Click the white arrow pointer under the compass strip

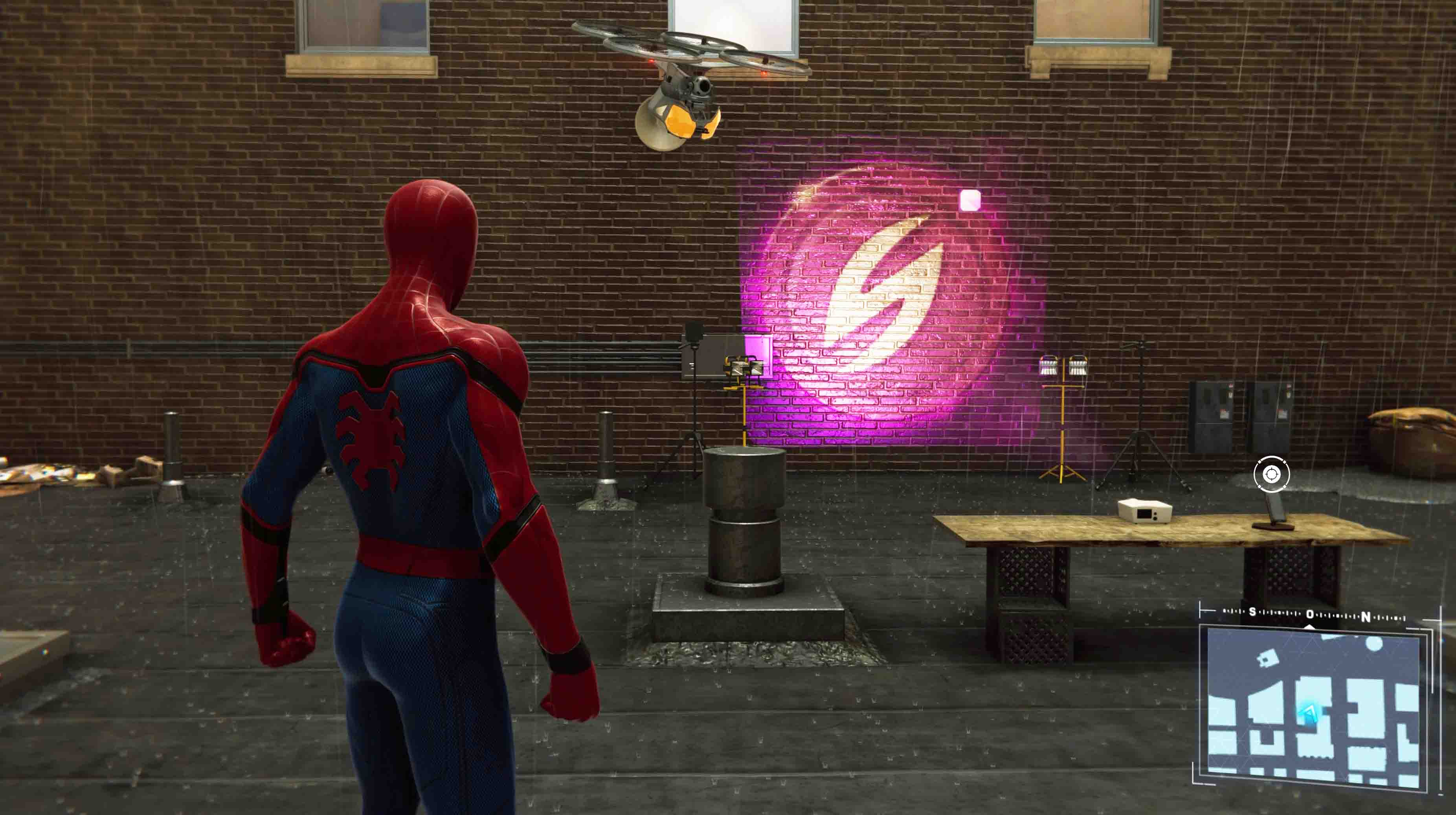[x=1309, y=628]
